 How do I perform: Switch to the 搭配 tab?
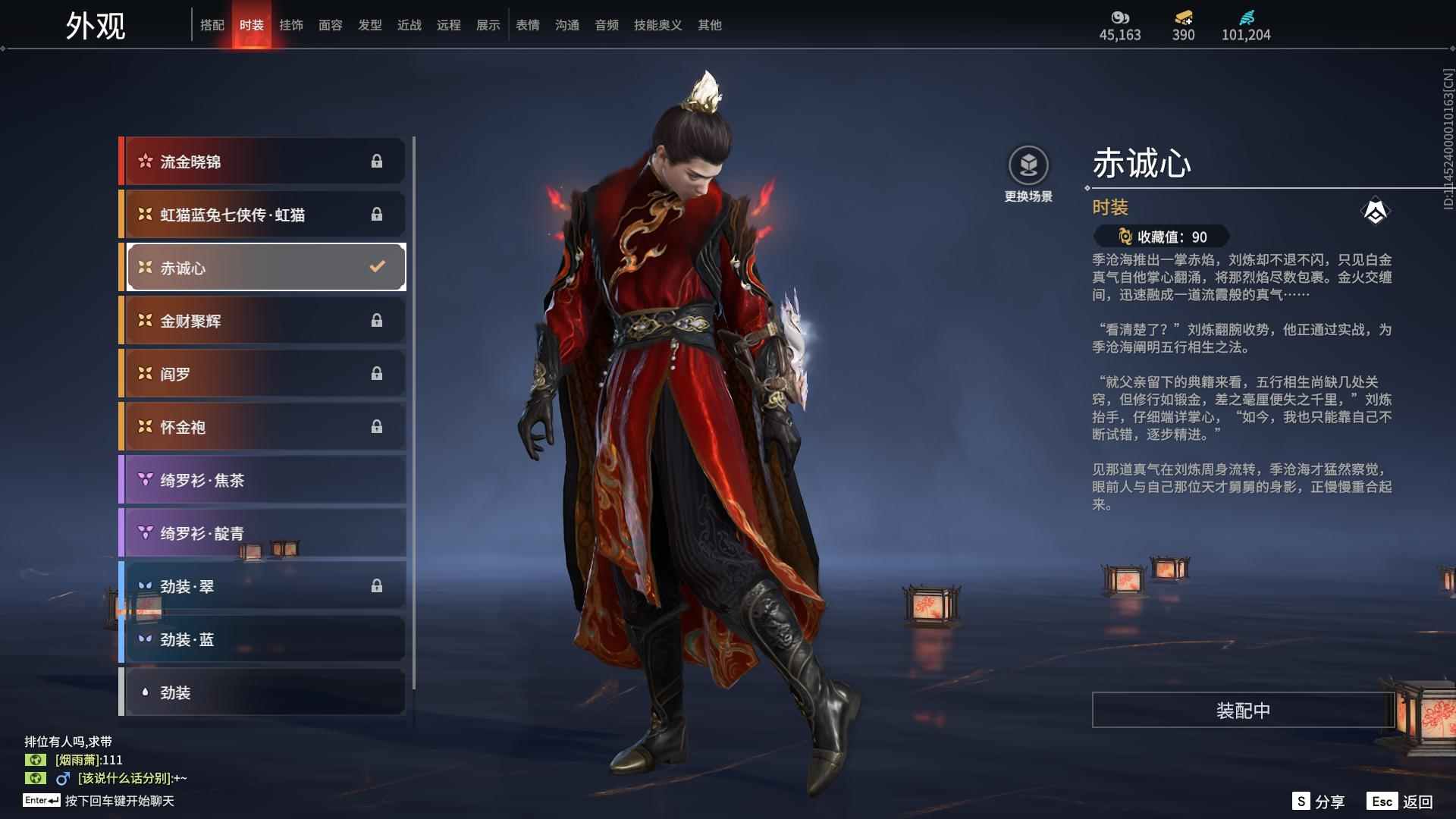point(213,24)
